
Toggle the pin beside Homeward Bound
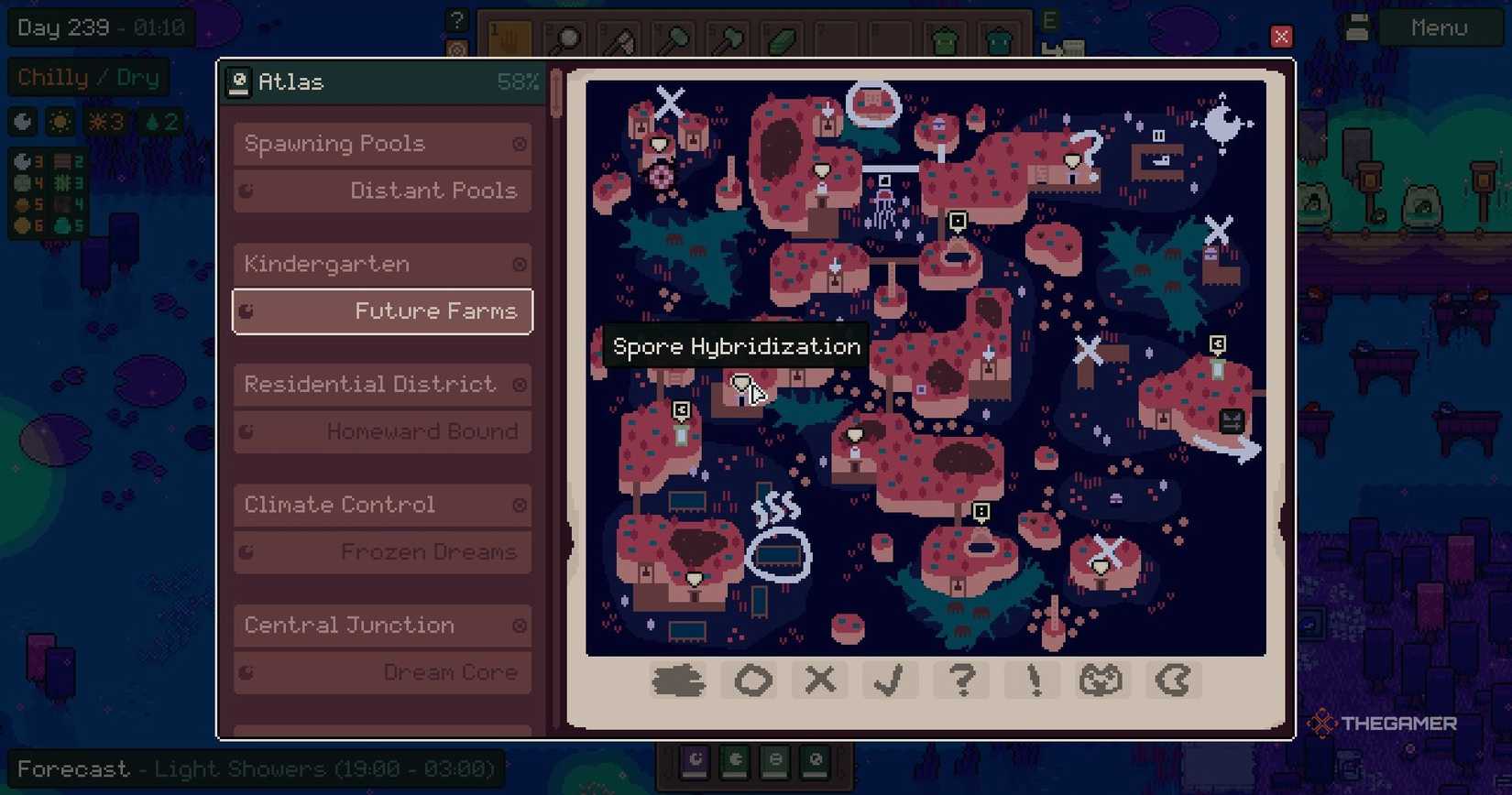pyautogui.click(x=246, y=431)
